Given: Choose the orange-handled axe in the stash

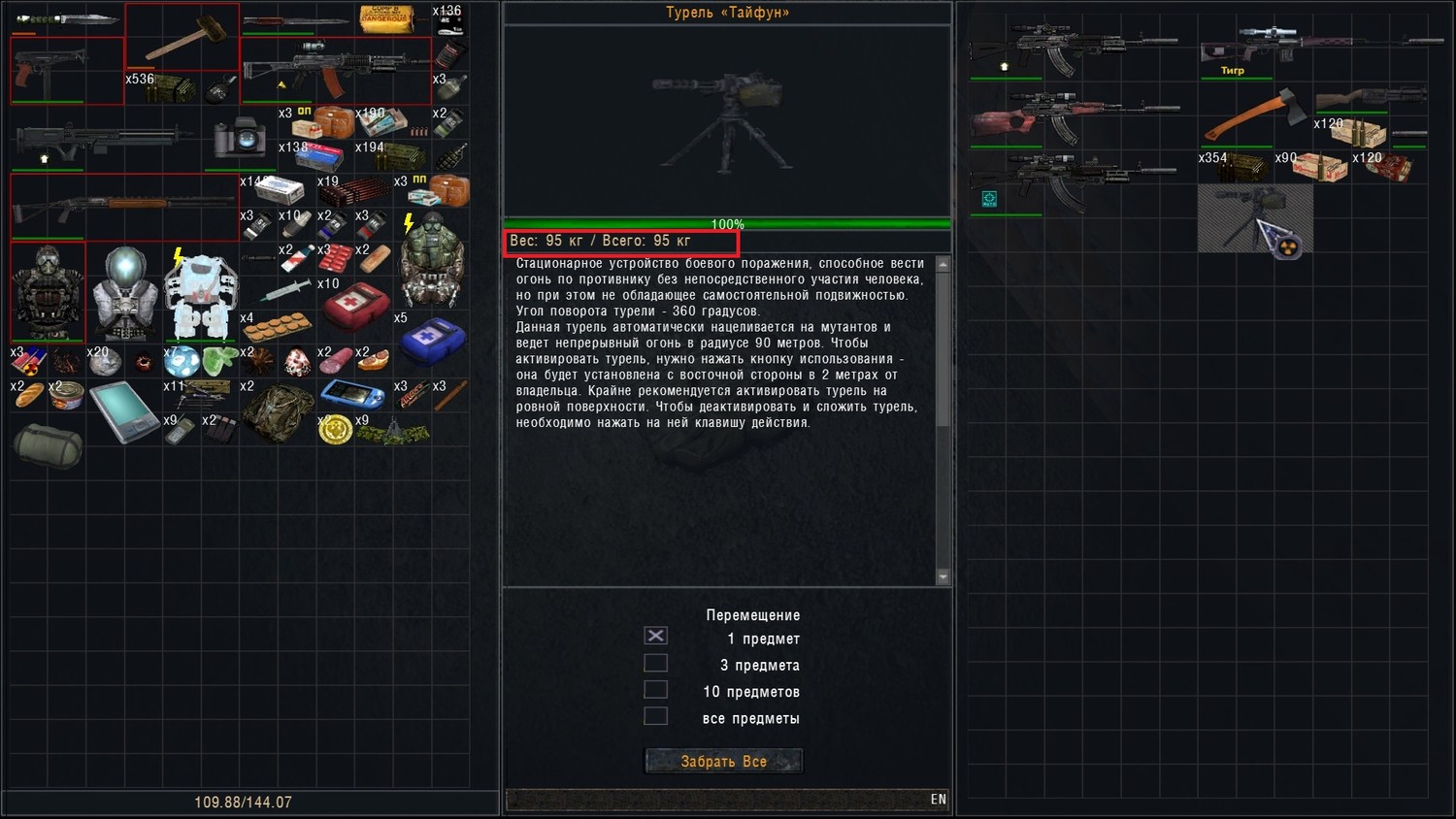Looking at the screenshot, I should [1255, 115].
